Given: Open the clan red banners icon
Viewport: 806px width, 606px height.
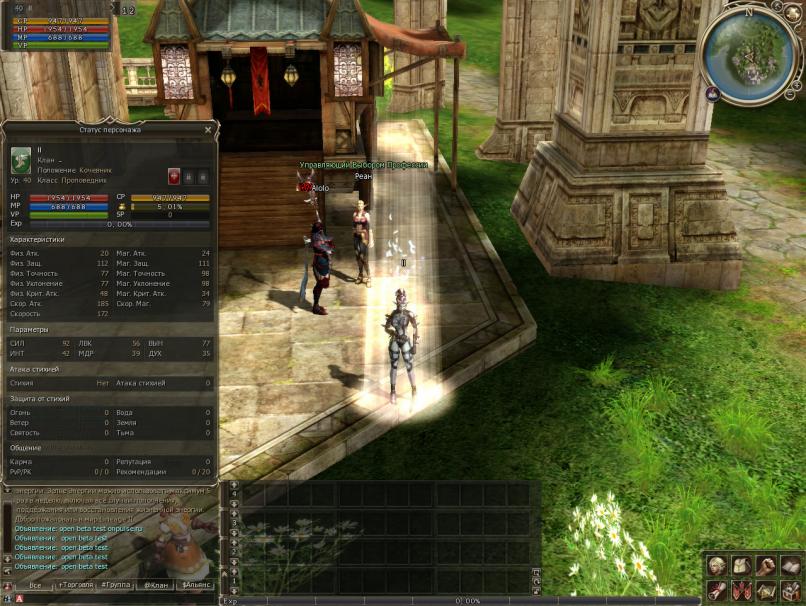Looking at the screenshot, I should pos(741,590).
